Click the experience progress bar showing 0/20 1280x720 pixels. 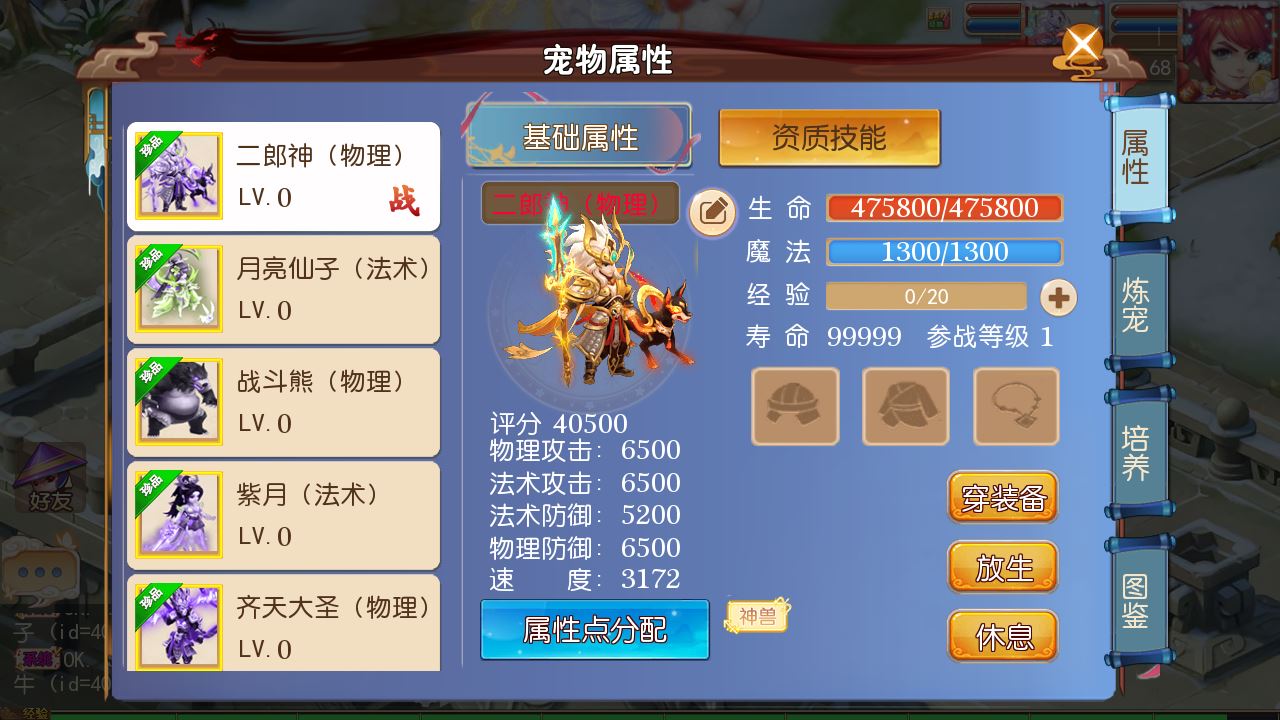tap(926, 296)
